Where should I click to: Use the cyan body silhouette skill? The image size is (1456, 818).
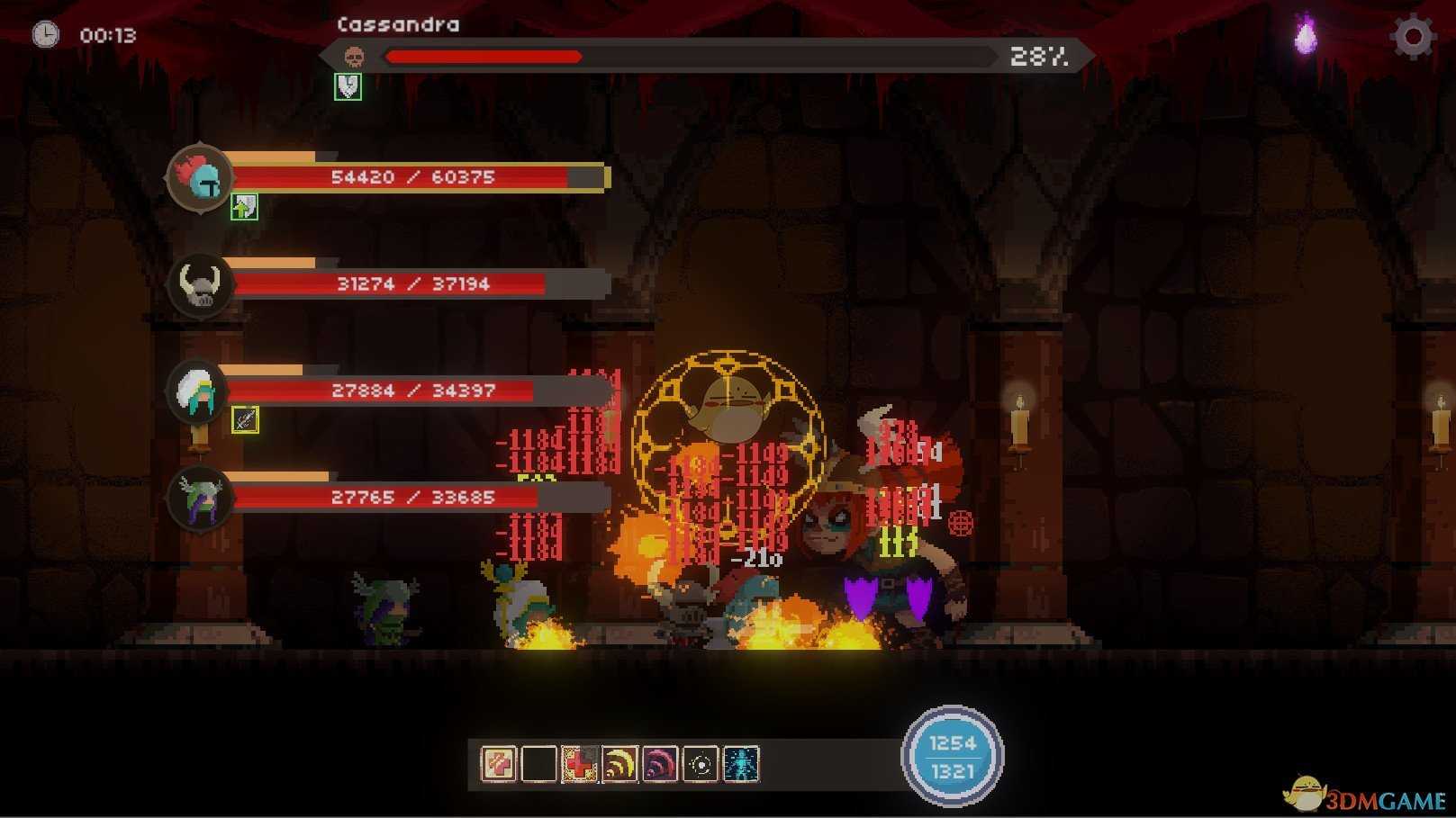(x=741, y=765)
